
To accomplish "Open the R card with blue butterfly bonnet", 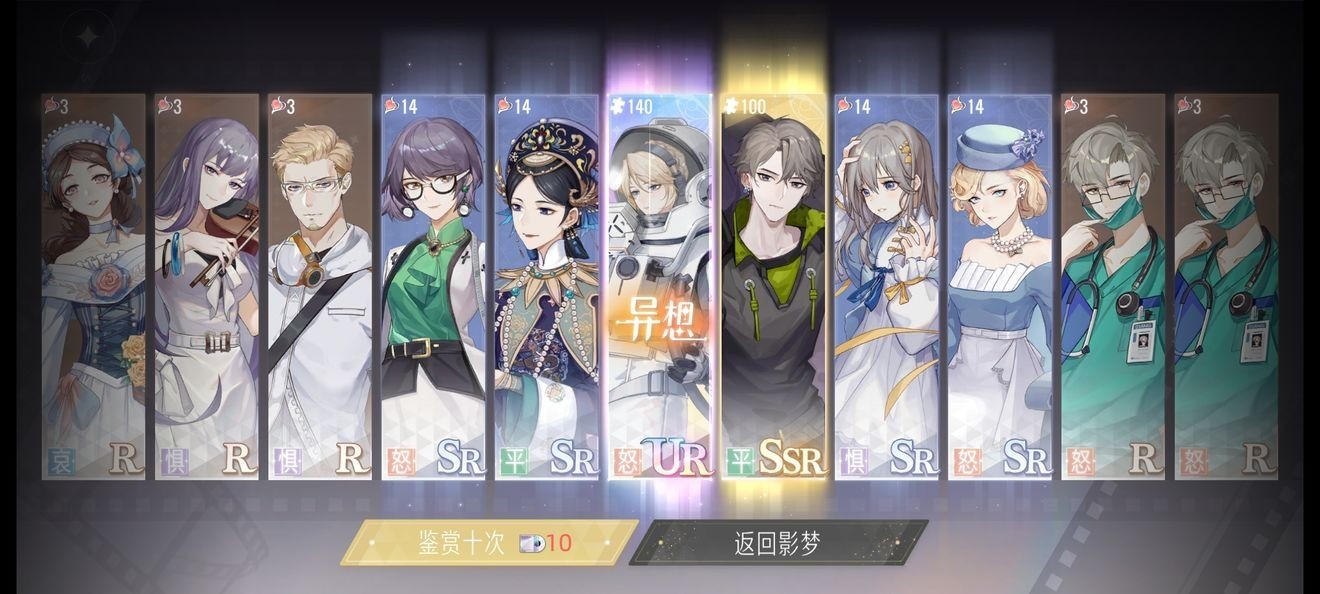I will click(94, 287).
